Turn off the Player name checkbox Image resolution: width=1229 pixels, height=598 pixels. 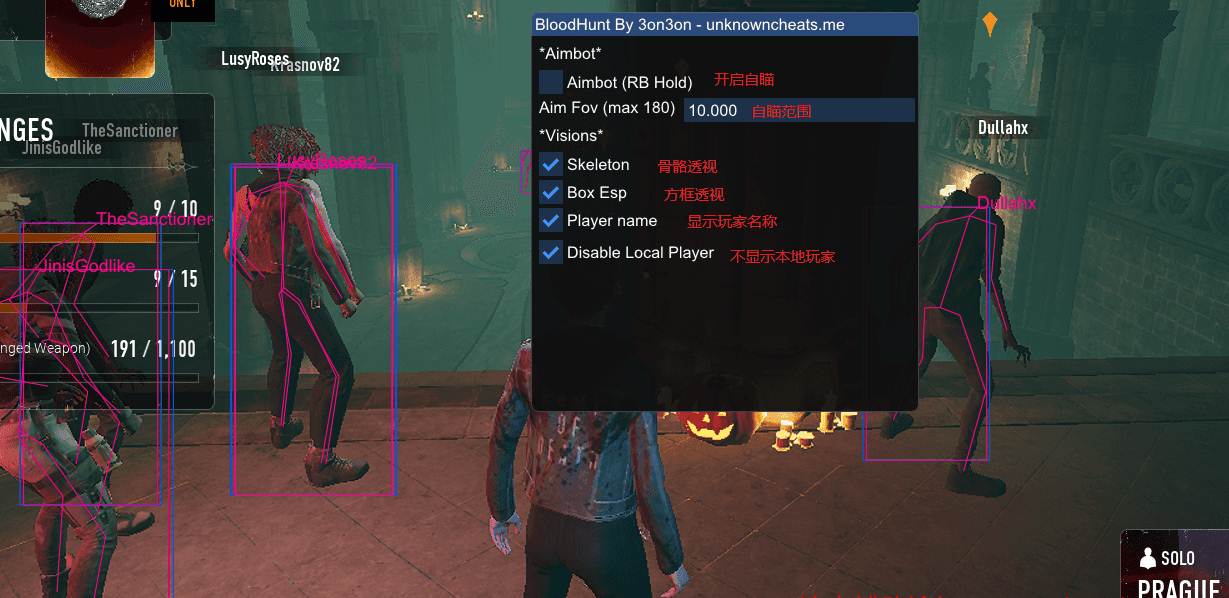[551, 220]
